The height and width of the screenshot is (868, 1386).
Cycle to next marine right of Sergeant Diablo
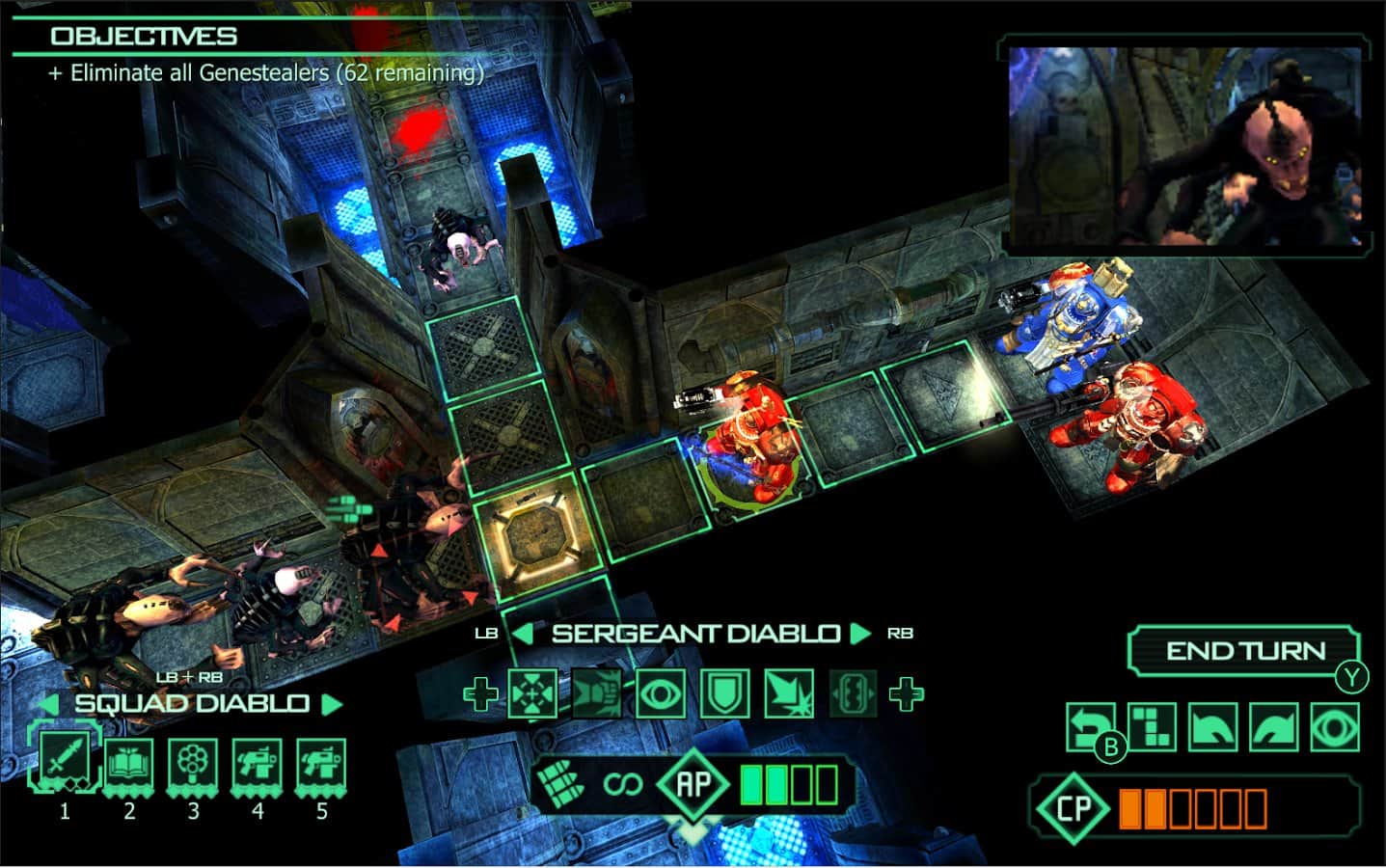[860, 634]
